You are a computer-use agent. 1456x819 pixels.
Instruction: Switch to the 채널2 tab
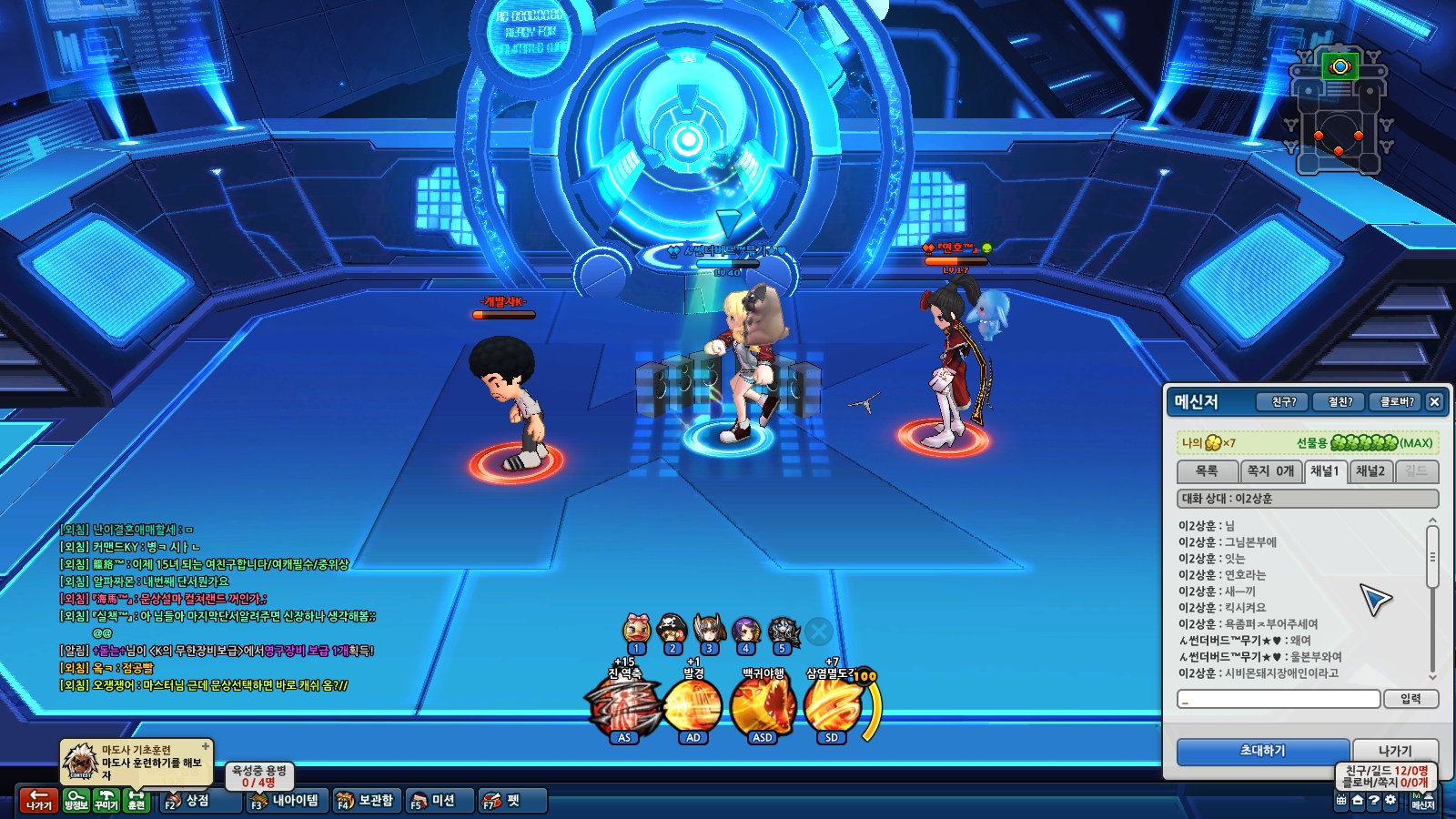click(1370, 471)
